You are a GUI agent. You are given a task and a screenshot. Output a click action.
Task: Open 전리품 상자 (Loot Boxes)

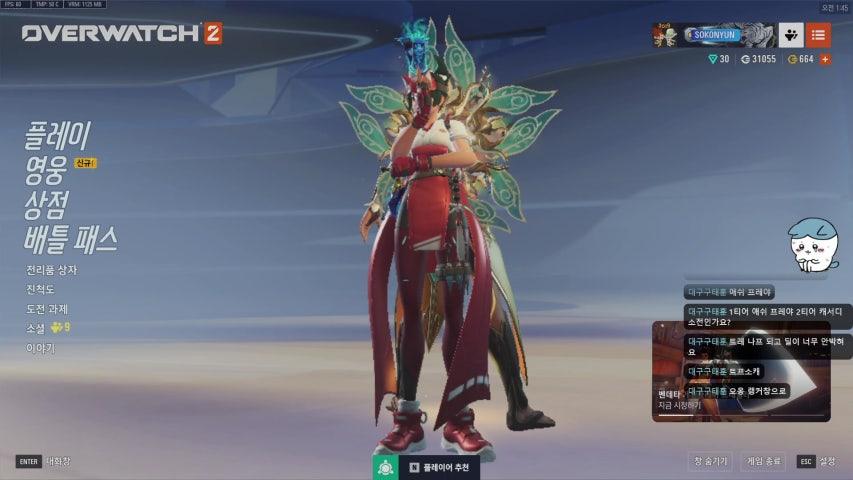pyautogui.click(x=52, y=270)
